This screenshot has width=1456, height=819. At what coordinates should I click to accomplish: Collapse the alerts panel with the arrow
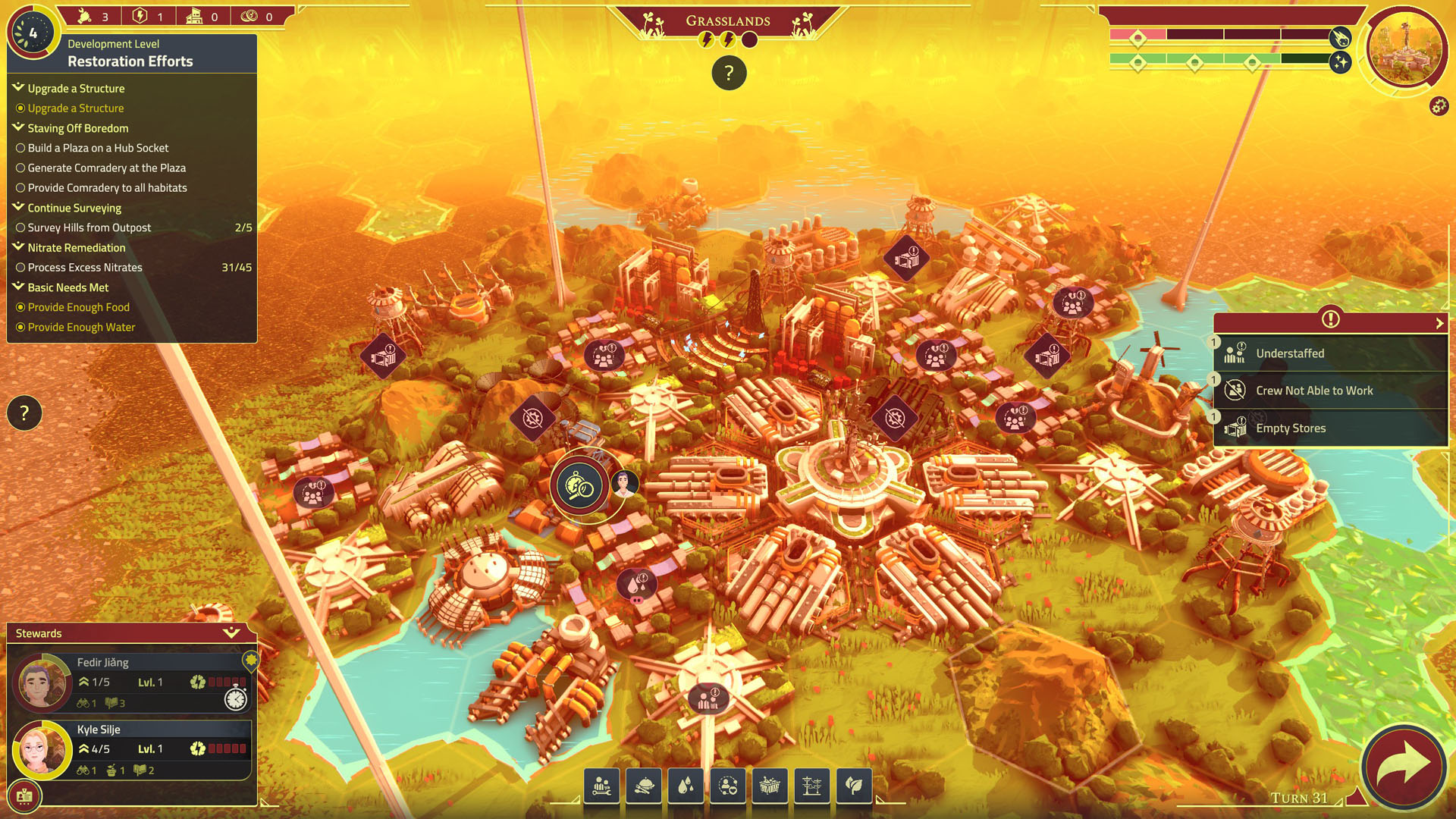pyautogui.click(x=1439, y=323)
